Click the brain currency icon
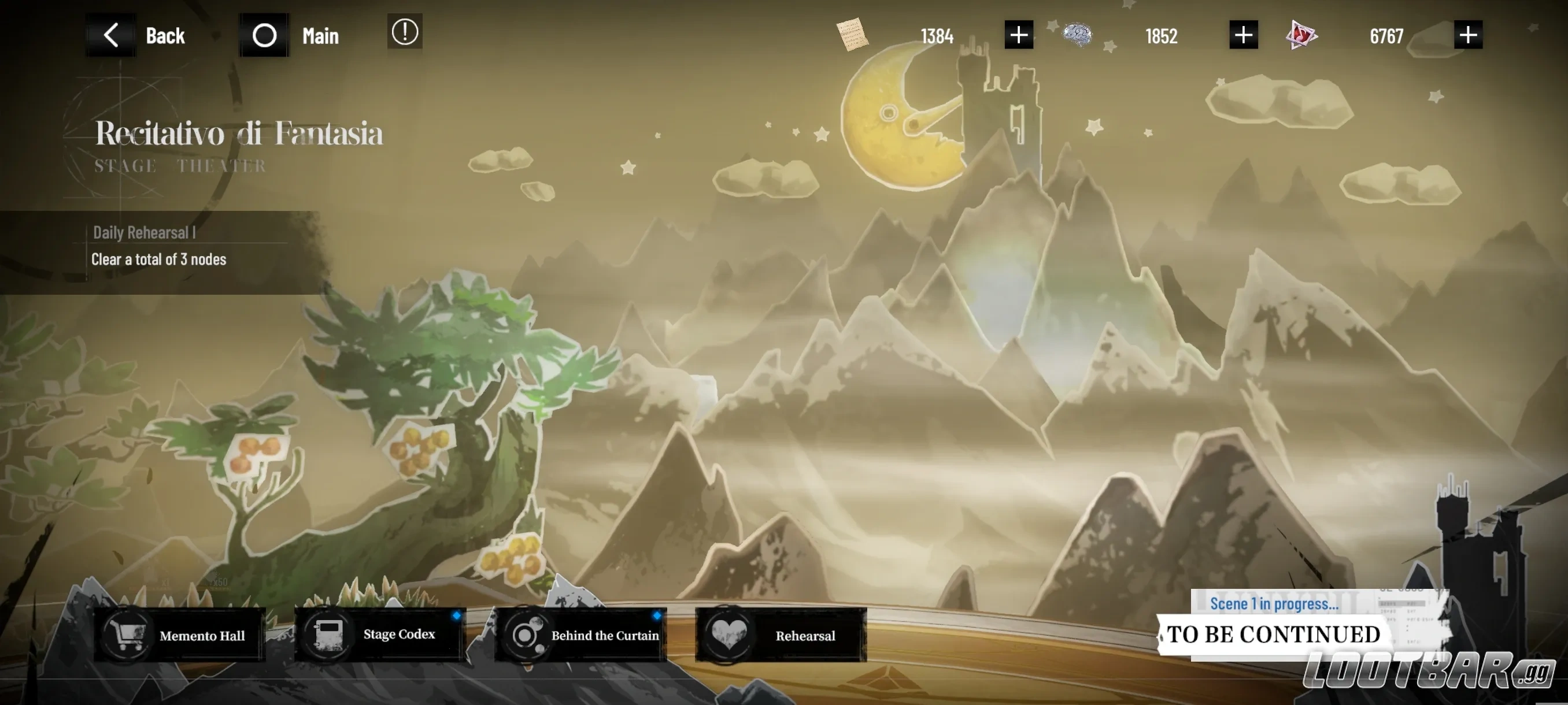This screenshot has height=705, width=1568. tap(1077, 35)
